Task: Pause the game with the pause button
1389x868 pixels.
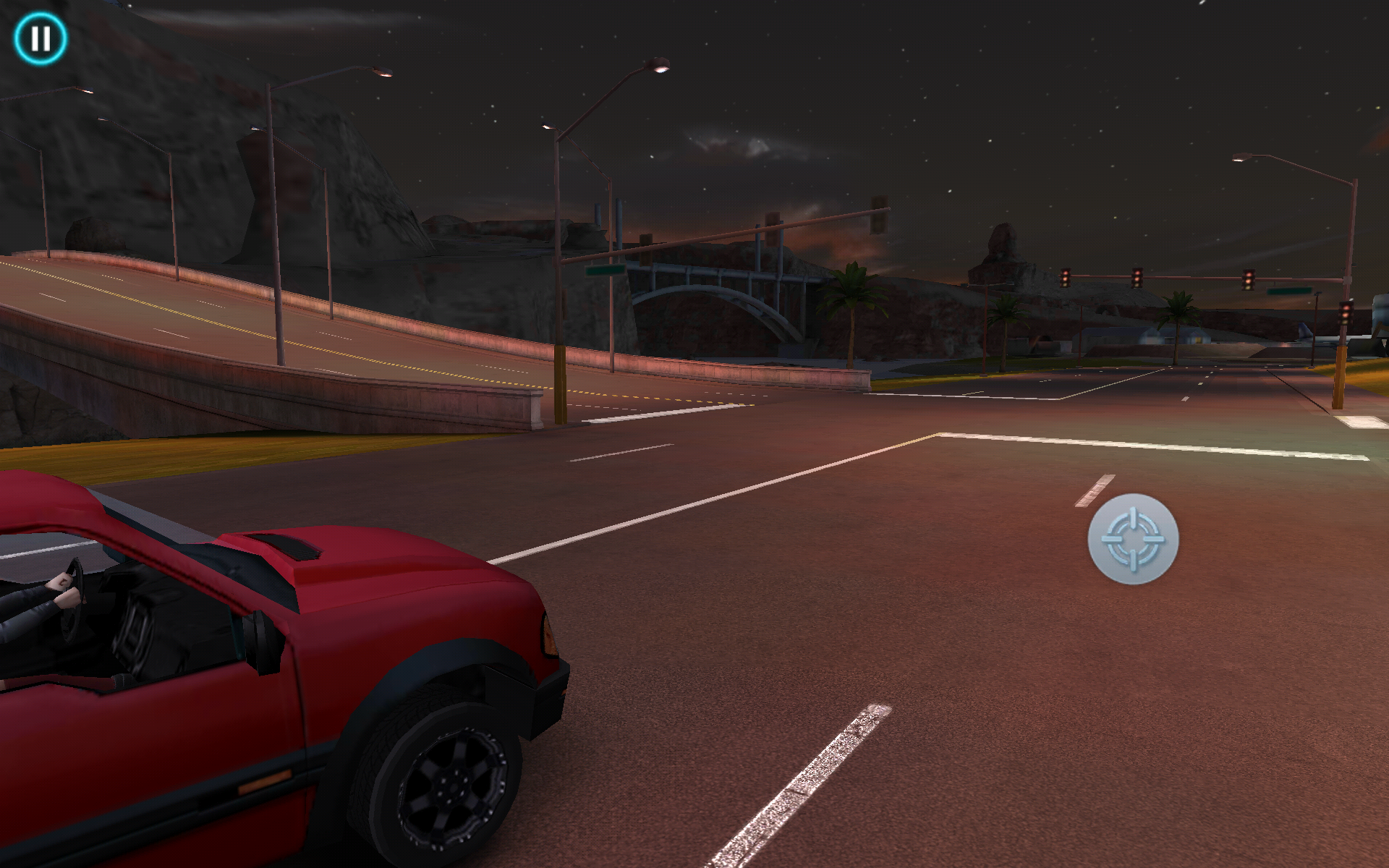Action: [x=41, y=38]
